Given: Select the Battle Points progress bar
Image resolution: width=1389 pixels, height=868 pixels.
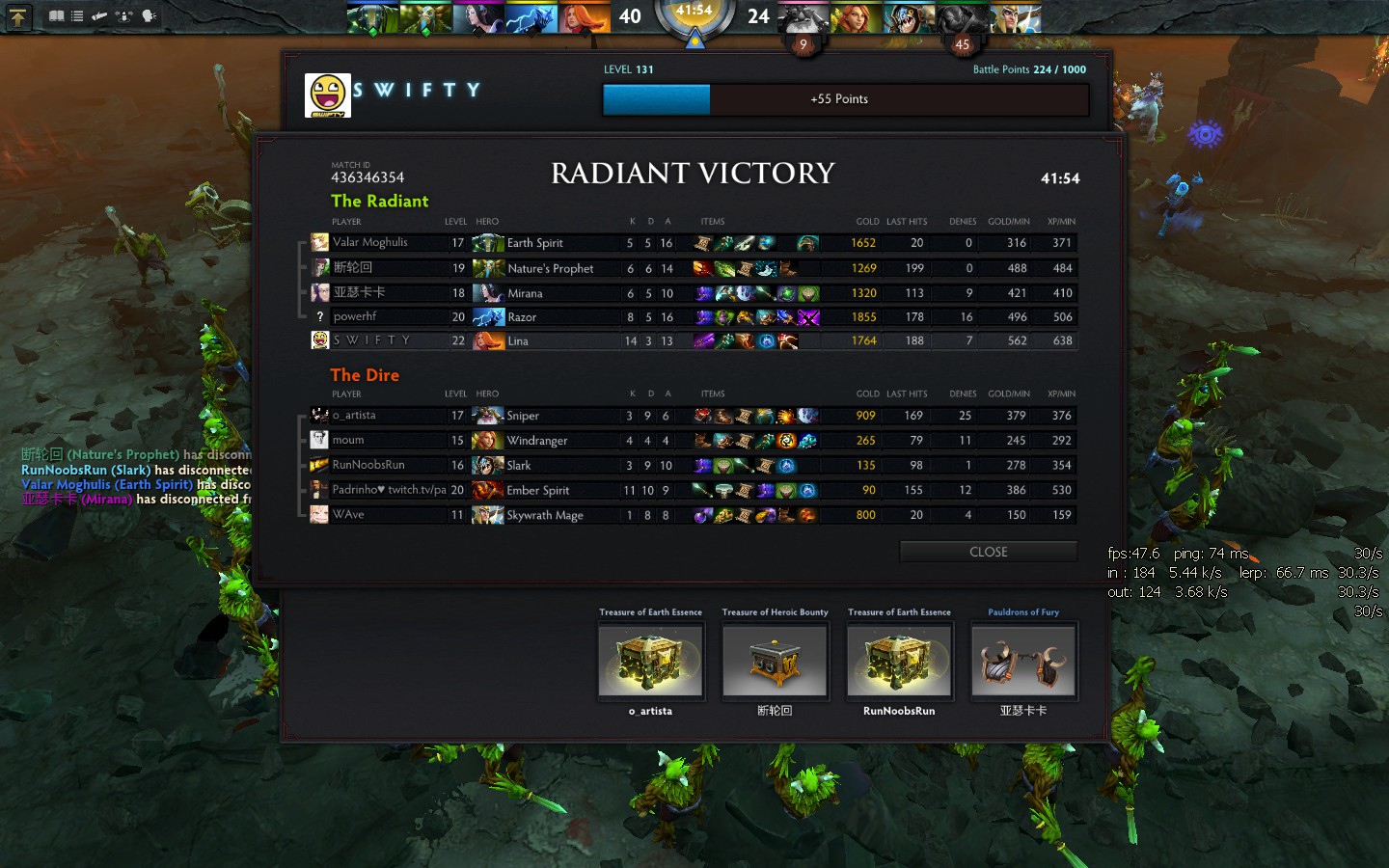Looking at the screenshot, I should coord(845,99).
